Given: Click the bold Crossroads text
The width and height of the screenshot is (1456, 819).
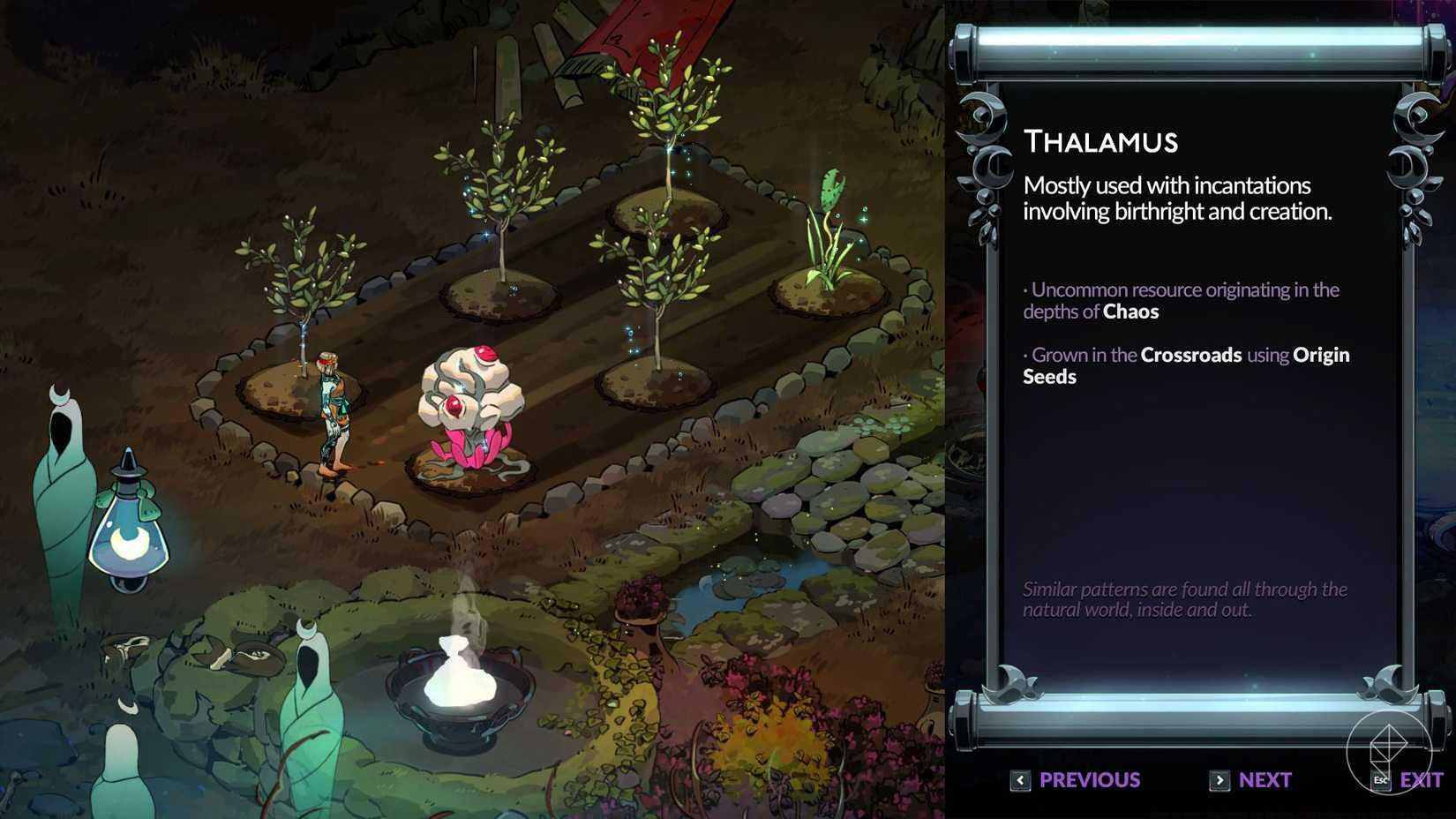Looking at the screenshot, I should [x=1192, y=355].
